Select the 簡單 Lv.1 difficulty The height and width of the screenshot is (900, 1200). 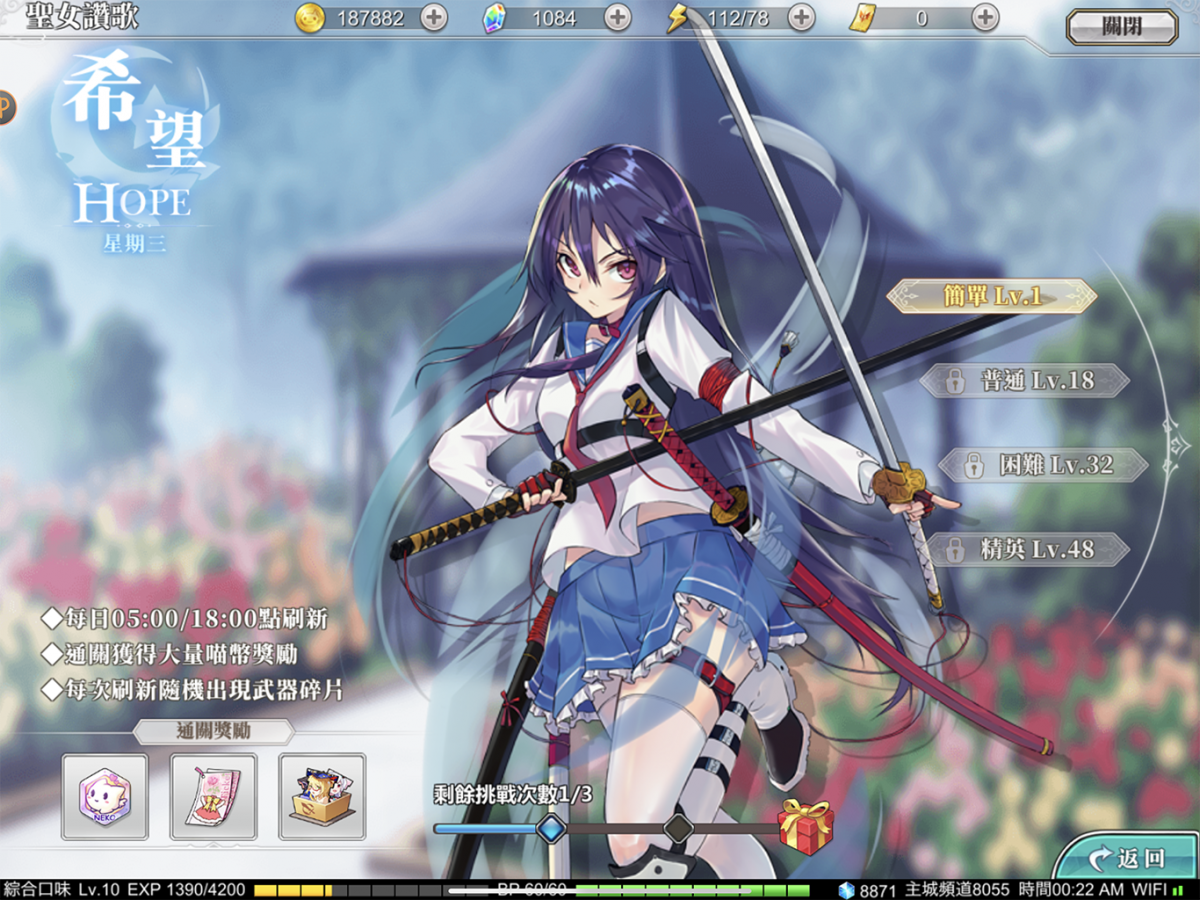991,296
